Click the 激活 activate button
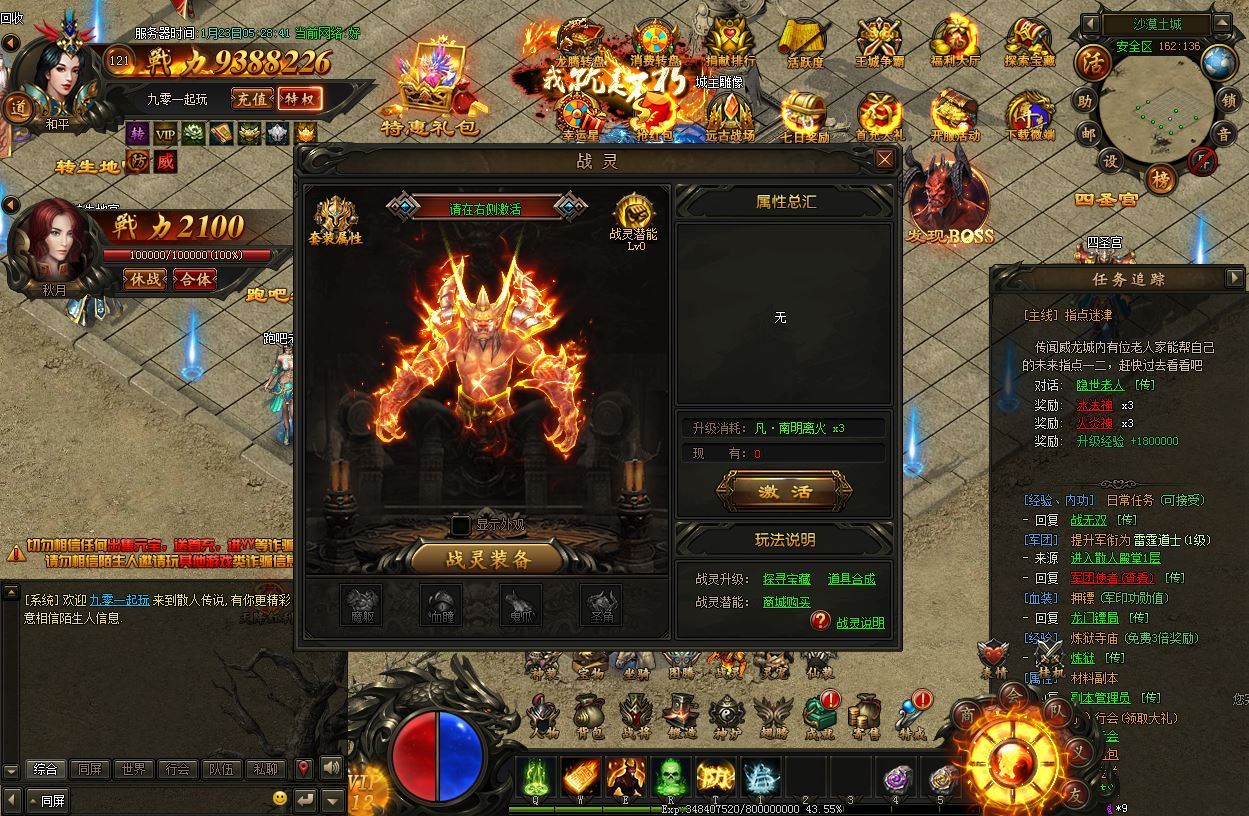The image size is (1249, 816). [x=784, y=491]
